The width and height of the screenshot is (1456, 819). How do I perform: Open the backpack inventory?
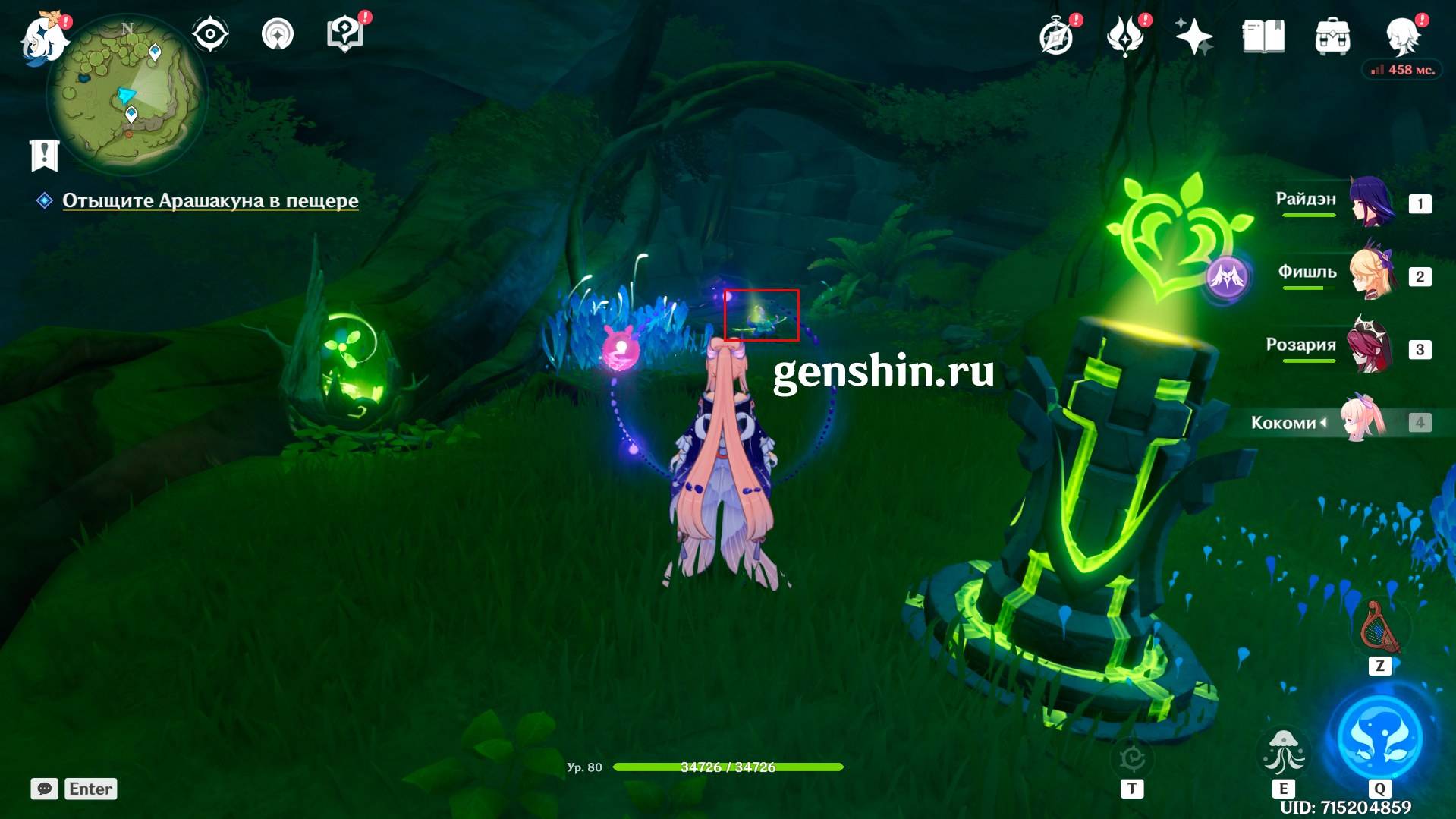pyautogui.click(x=1332, y=36)
